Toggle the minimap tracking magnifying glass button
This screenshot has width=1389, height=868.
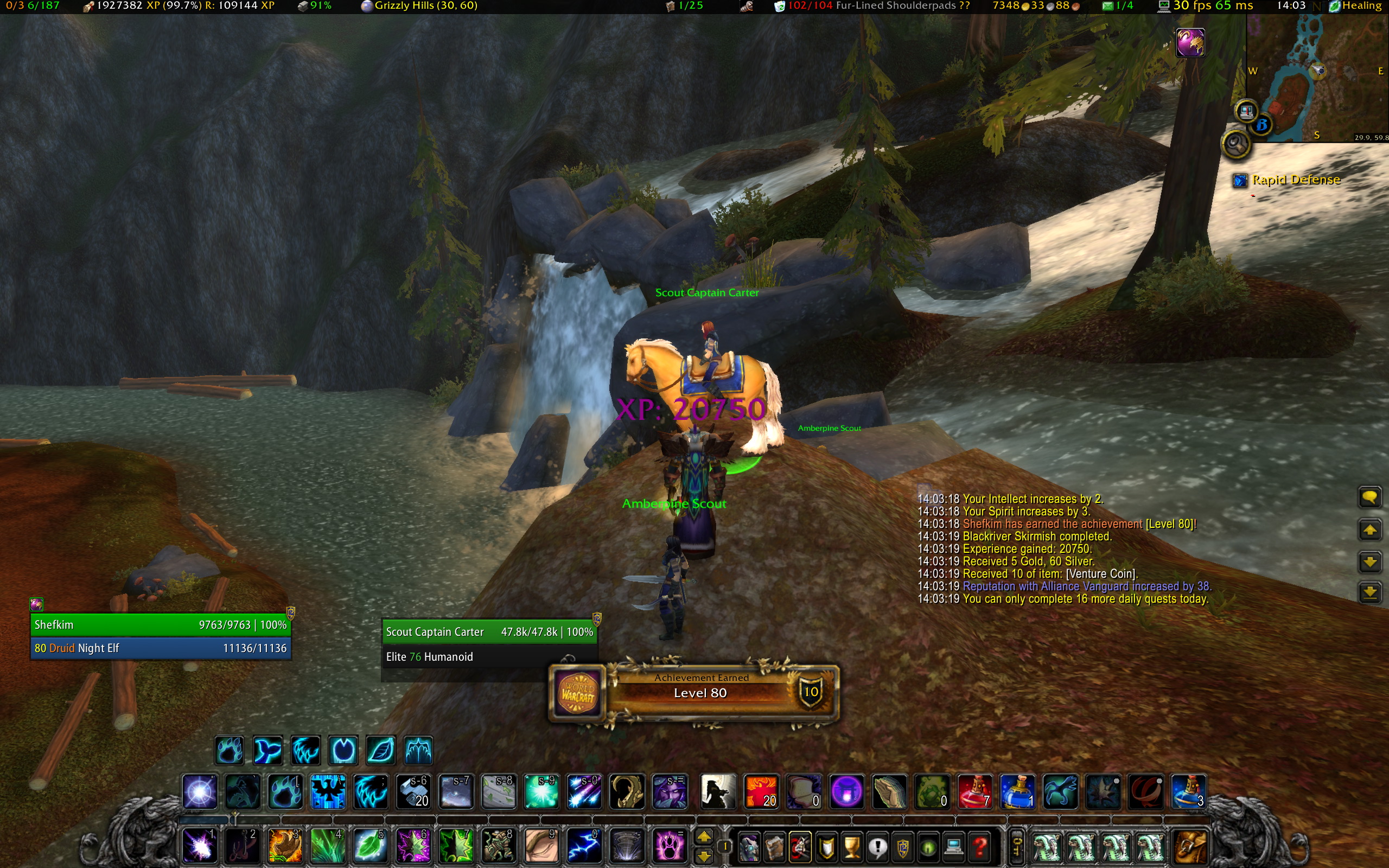(1236, 144)
